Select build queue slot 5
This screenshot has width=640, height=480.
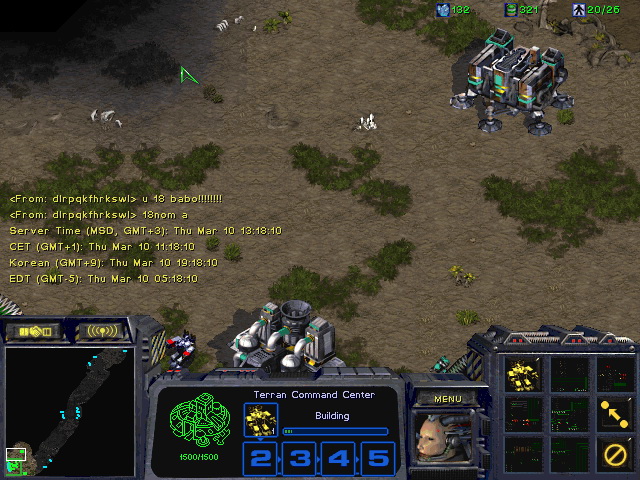(x=377, y=459)
